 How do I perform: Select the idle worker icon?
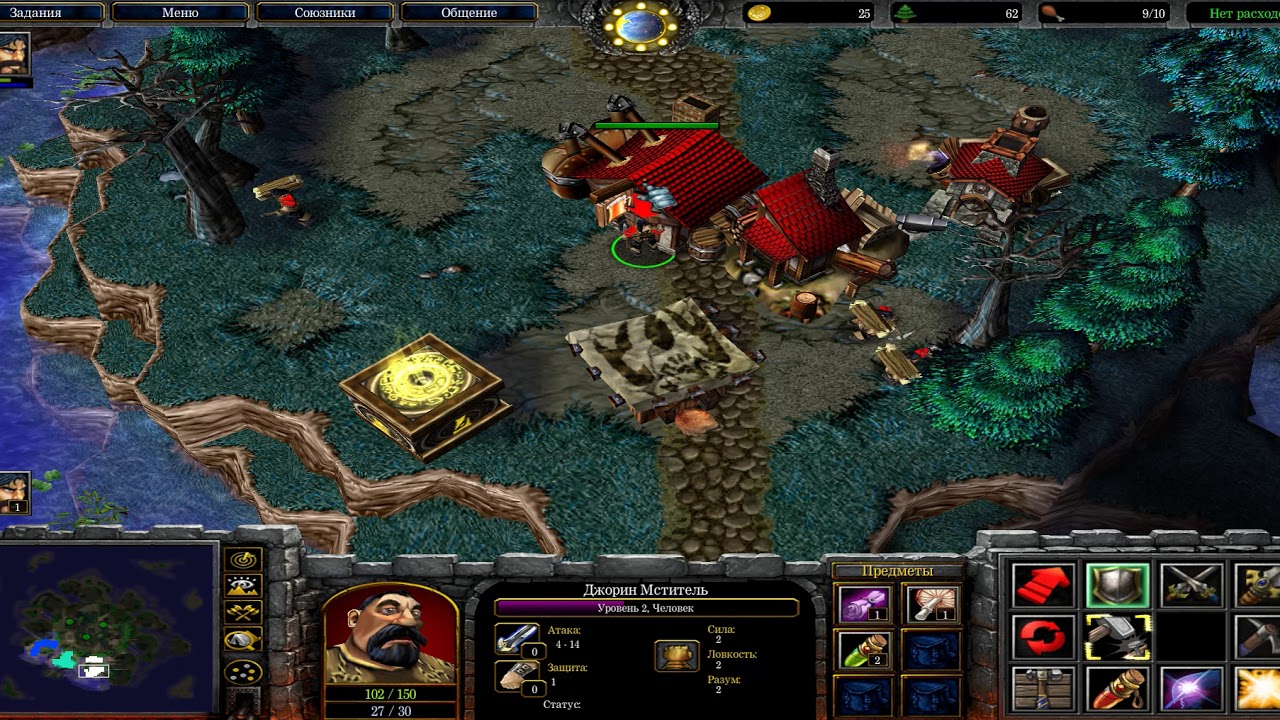tap(15, 492)
